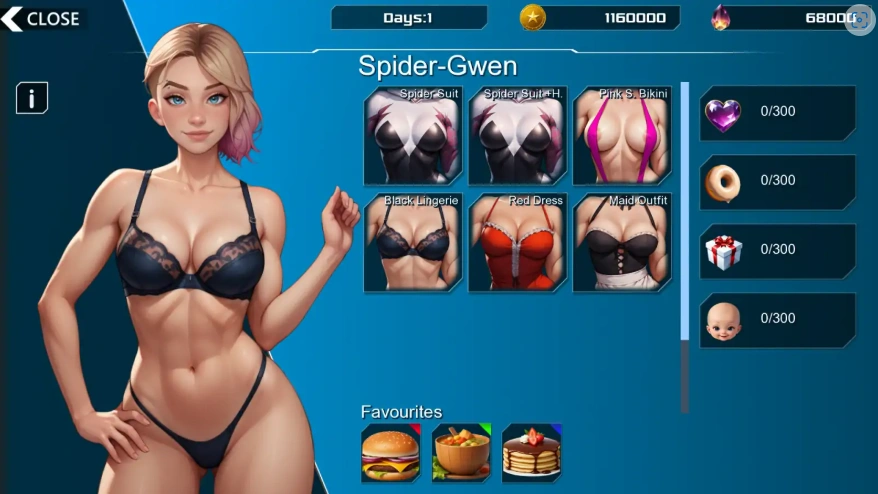The width and height of the screenshot is (878, 494).
Task: Open the info panel button
Action: (x=32, y=98)
